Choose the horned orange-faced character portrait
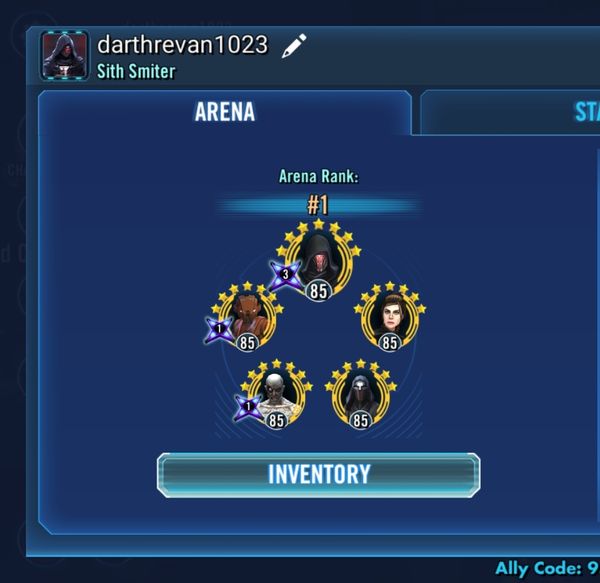 coord(247,317)
